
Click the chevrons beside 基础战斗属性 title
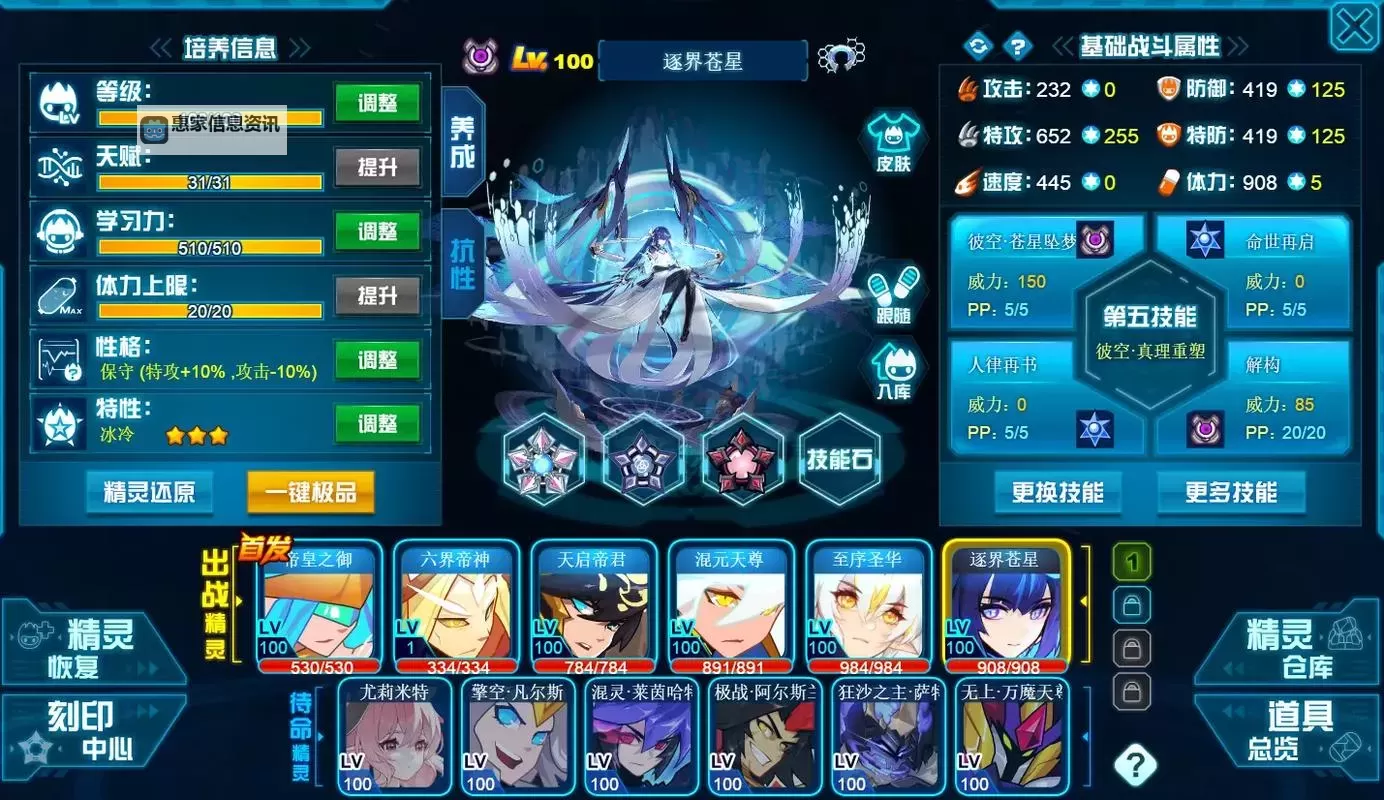point(1063,44)
